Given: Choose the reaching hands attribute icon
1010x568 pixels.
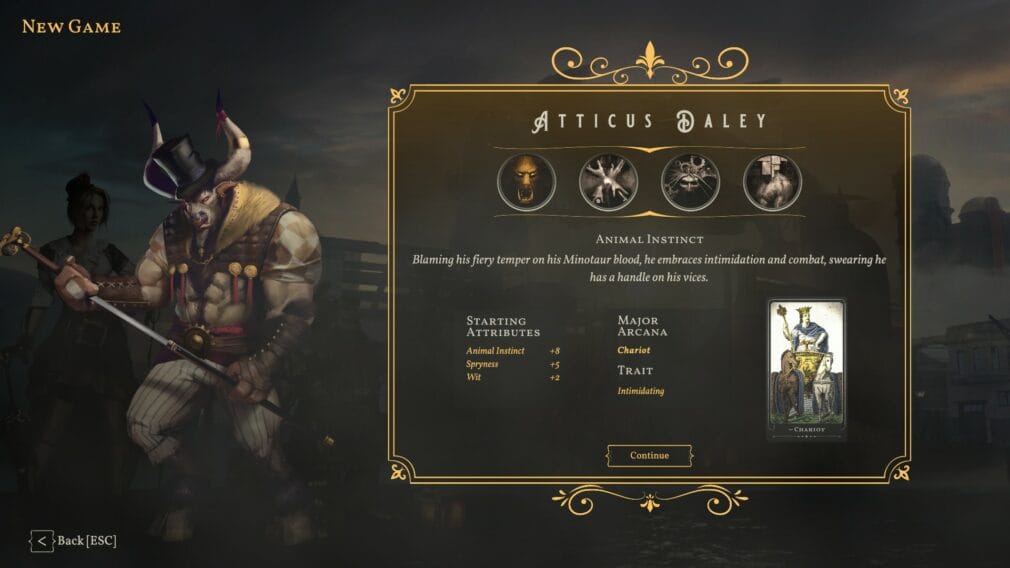Looking at the screenshot, I should pos(608,182).
